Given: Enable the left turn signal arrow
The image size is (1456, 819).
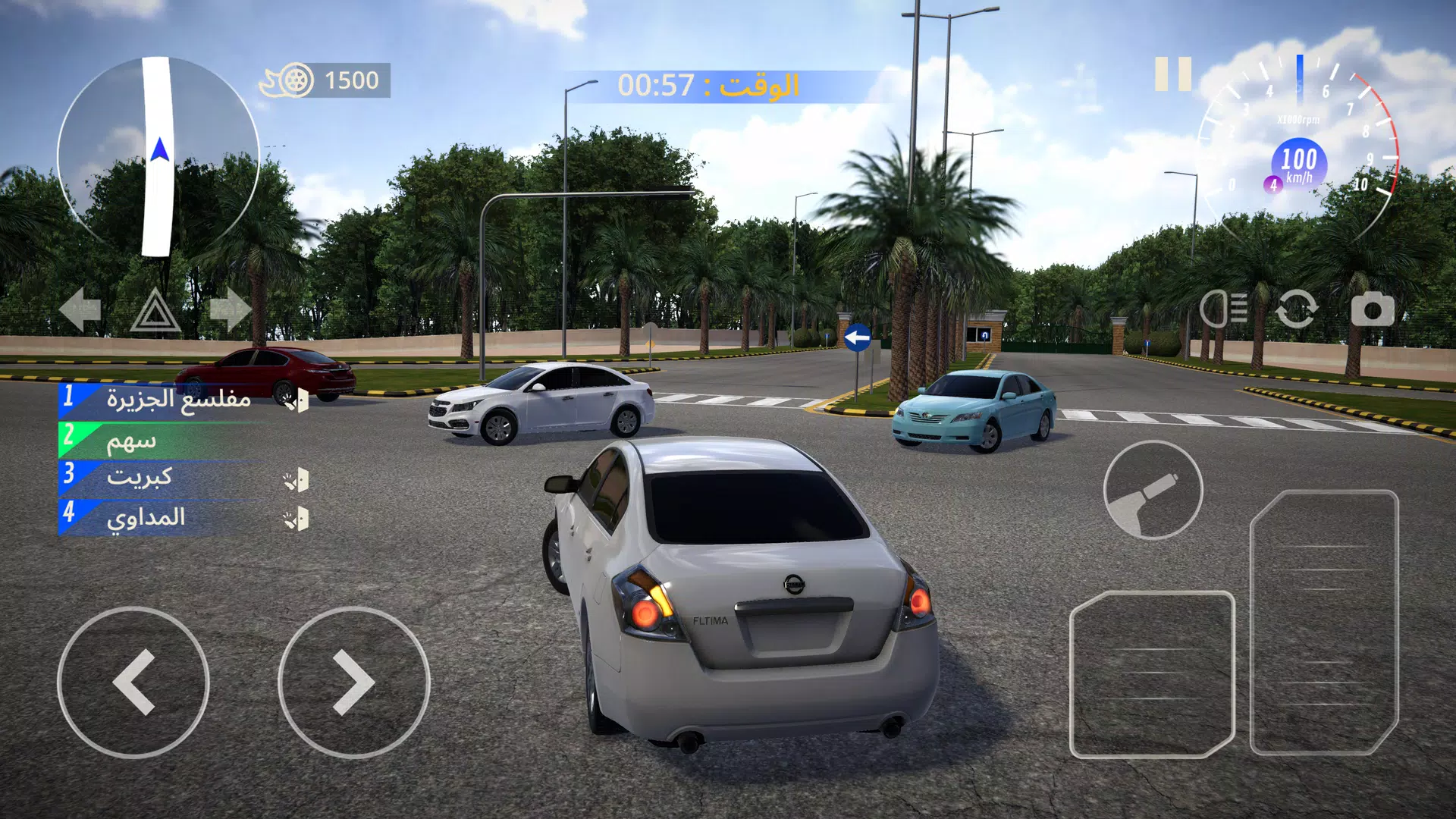Looking at the screenshot, I should click(x=80, y=308).
